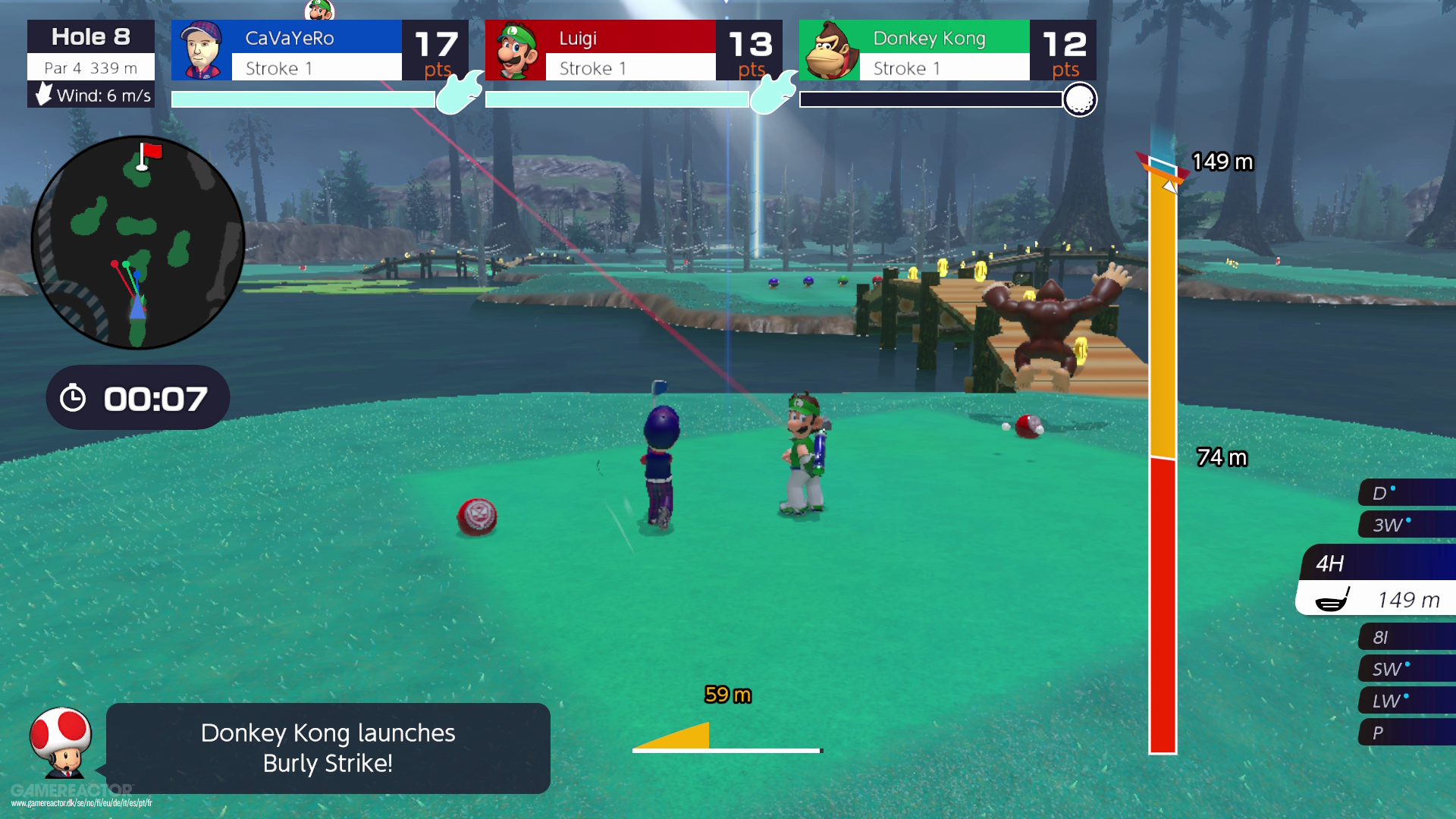Select CaVaYeRo's avatar icon
This screenshot has height=819, width=1456.
pos(199,50)
